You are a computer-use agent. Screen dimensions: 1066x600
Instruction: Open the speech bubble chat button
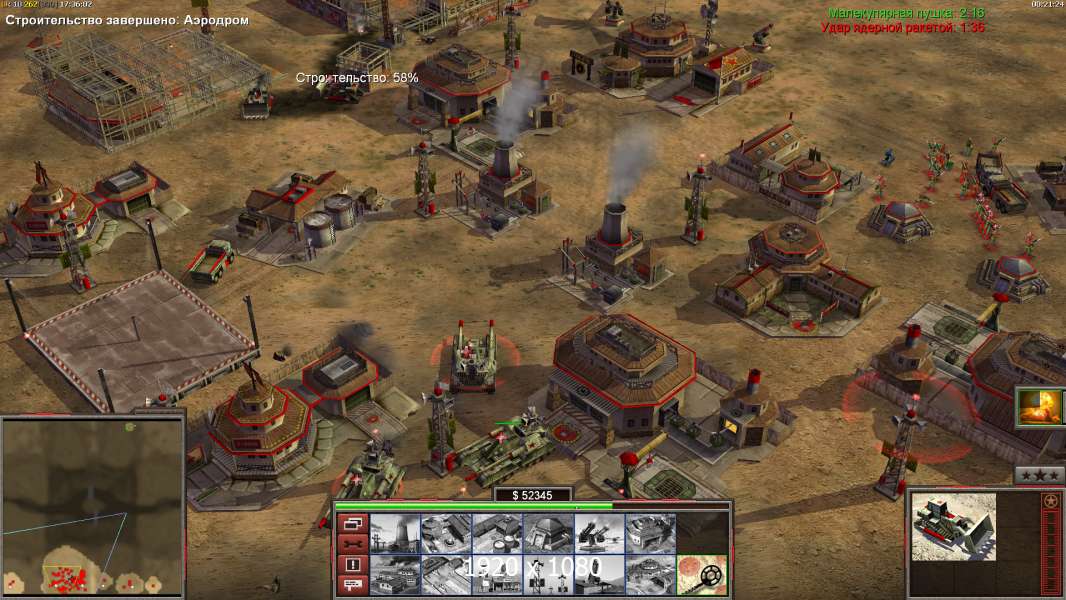tap(352, 585)
